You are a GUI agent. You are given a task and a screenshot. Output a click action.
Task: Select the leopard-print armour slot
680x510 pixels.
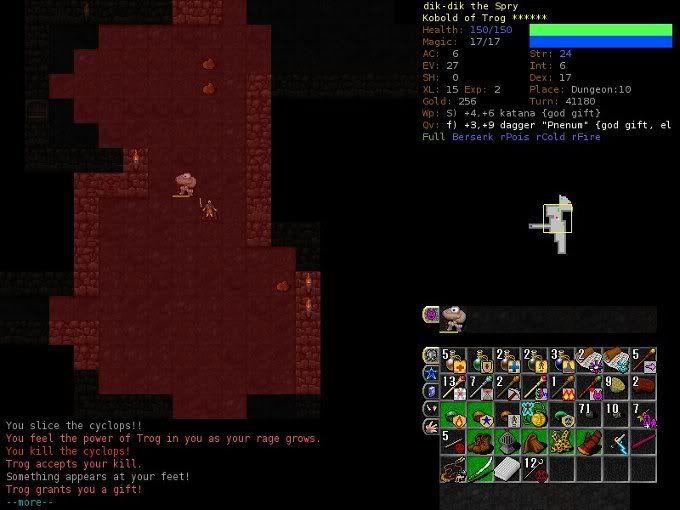click(x=561, y=442)
